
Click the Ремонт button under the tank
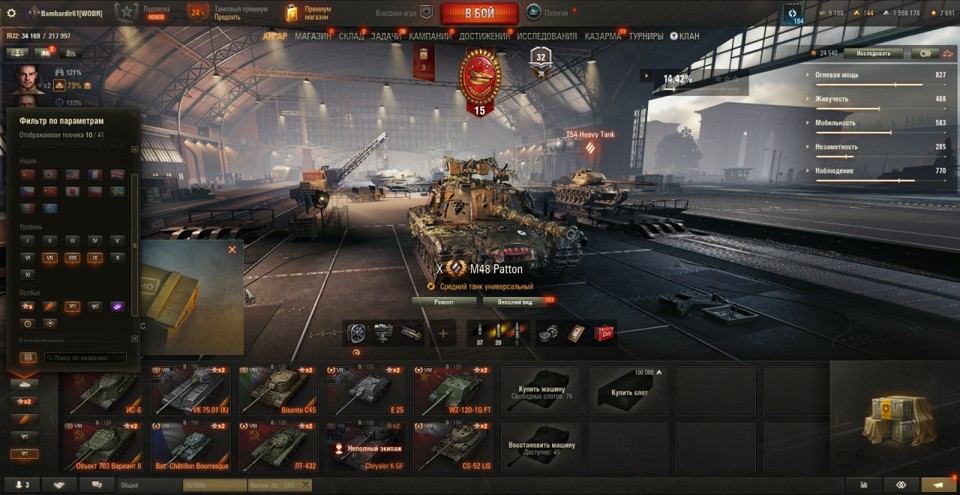[x=443, y=300]
